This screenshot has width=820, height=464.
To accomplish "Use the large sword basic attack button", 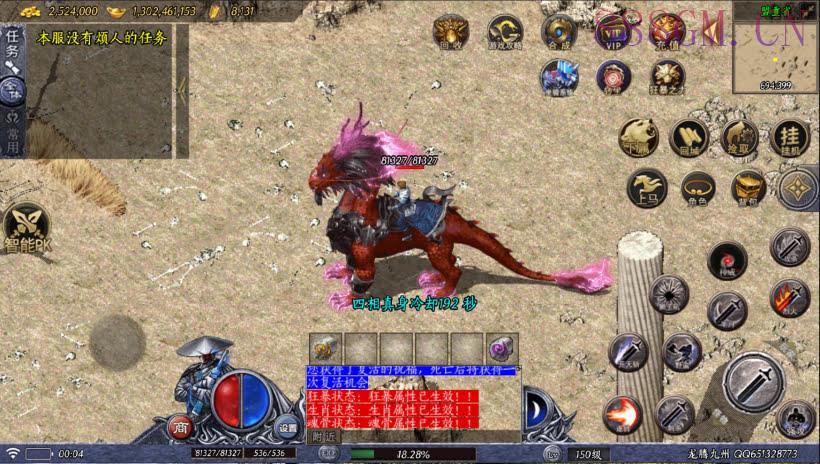I will (753, 383).
